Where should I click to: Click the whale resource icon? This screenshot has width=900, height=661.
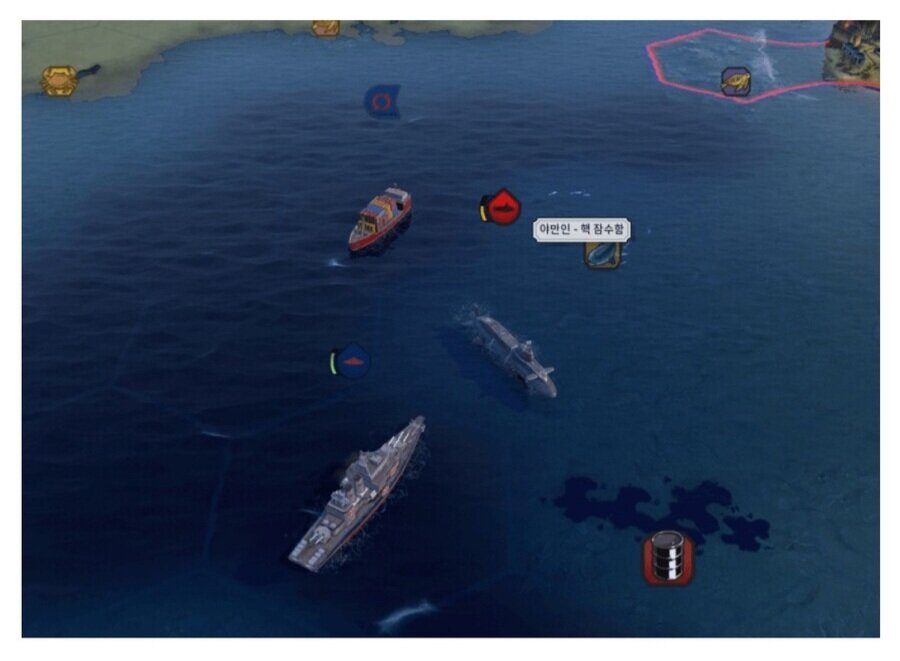[602, 254]
